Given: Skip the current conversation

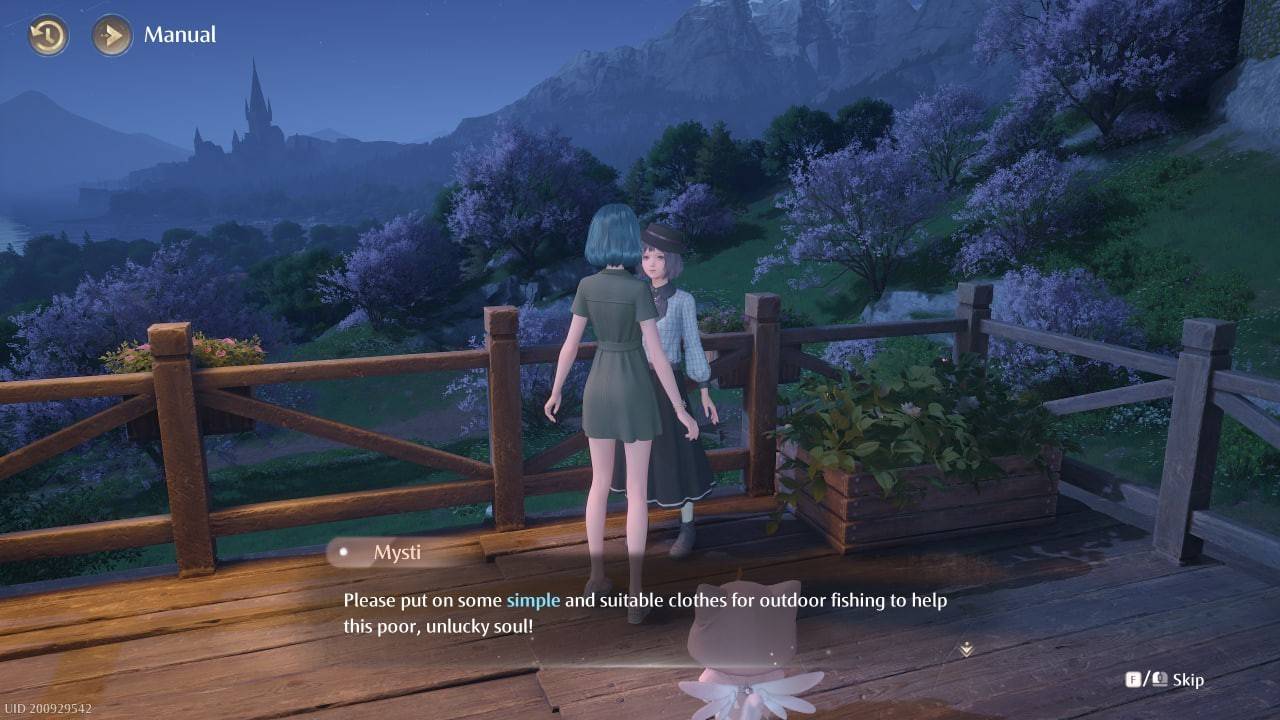Looking at the screenshot, I should coord(1189,678).
